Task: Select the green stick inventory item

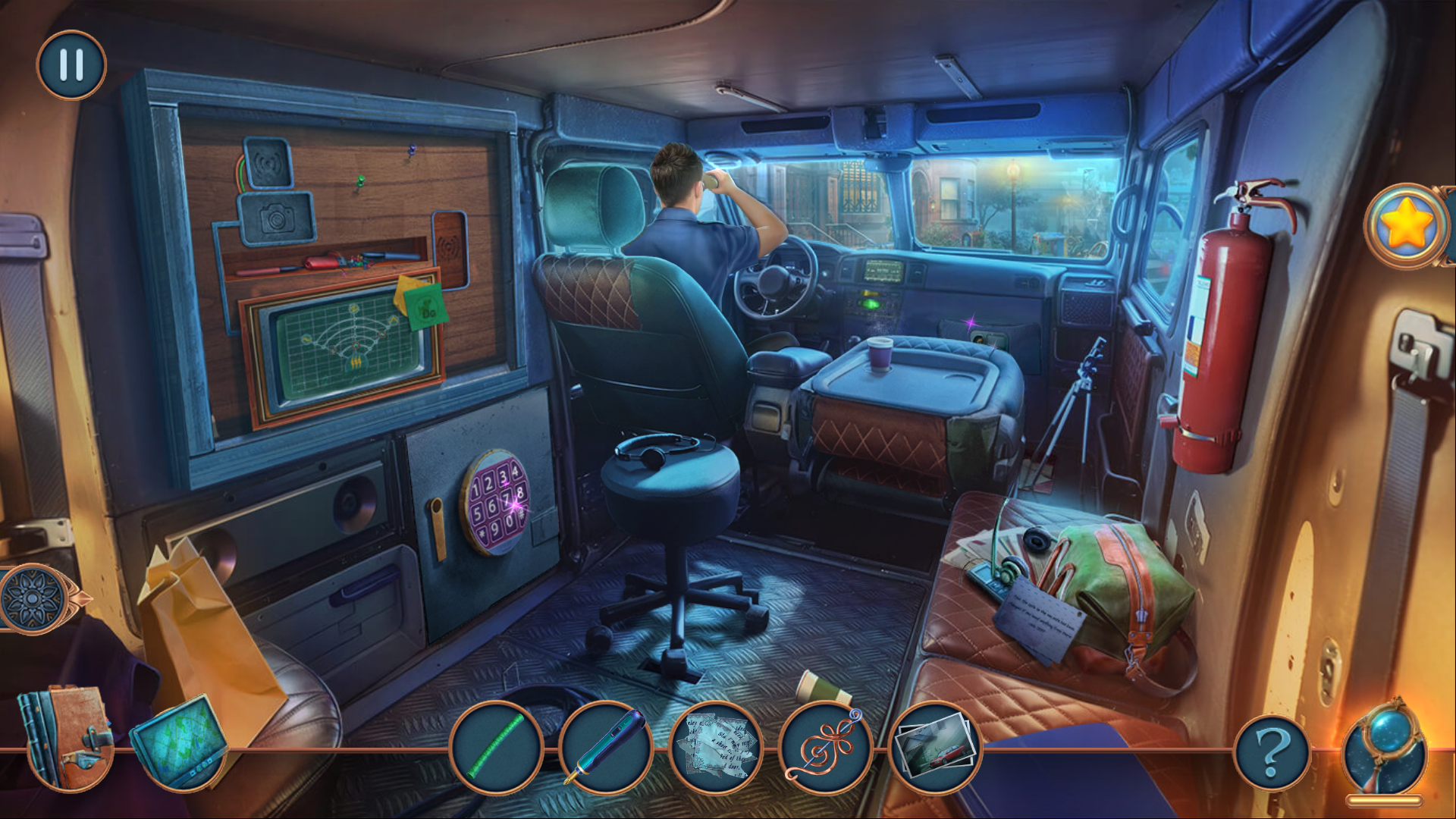Action: tap(496, 747)
